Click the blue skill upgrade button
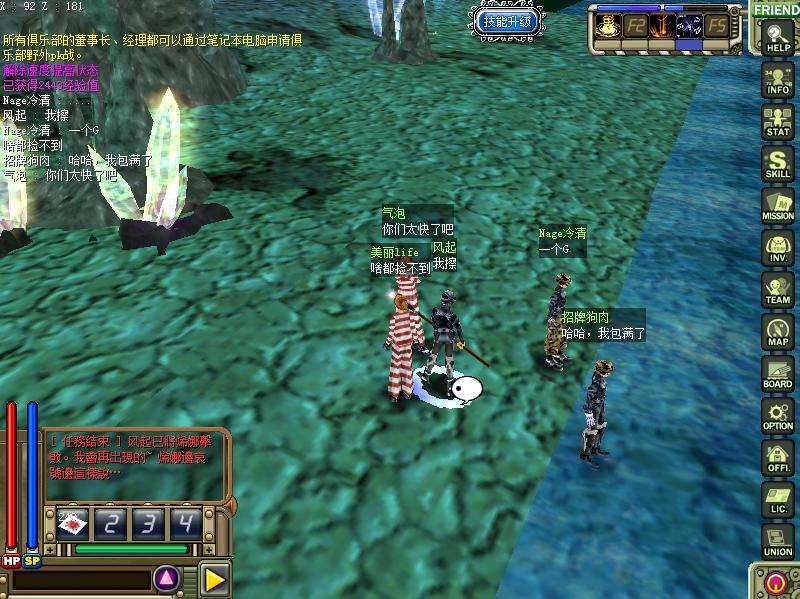The height and width of the screenshot is (599, 800). tap(508, 20)
